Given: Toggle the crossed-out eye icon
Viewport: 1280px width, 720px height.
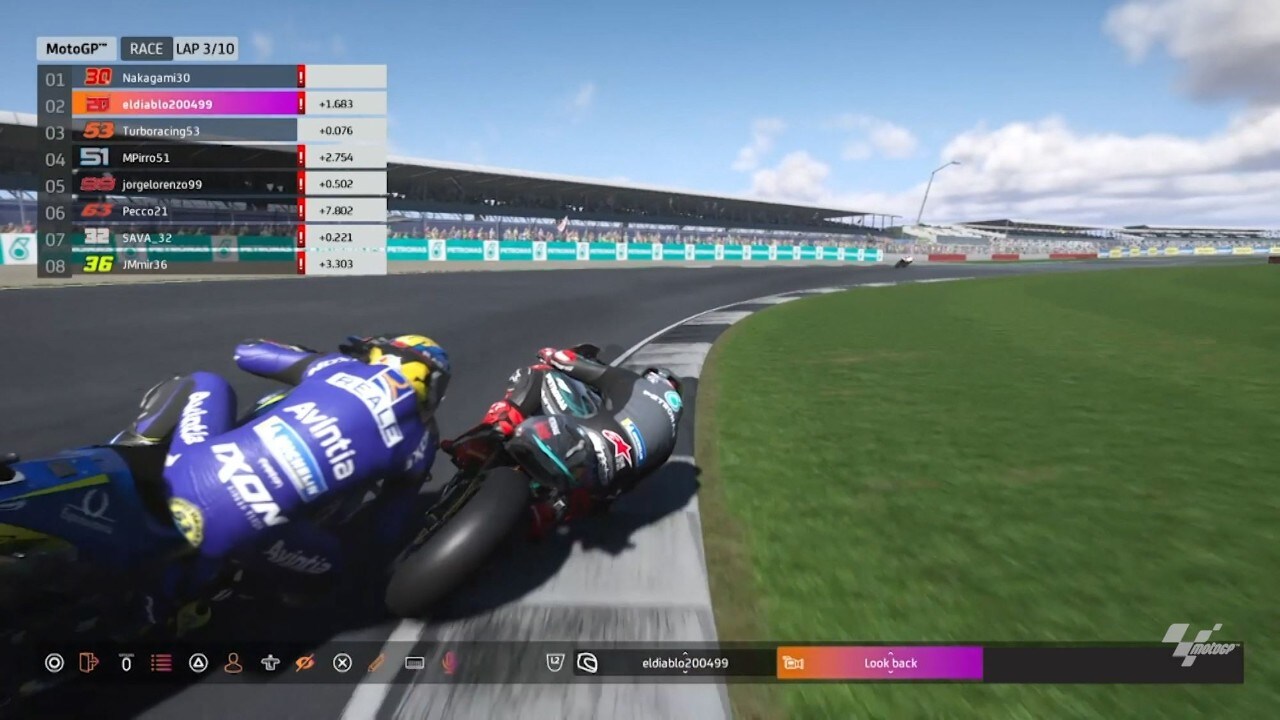Looking at the screenshot, I should (x=305, y=662).
